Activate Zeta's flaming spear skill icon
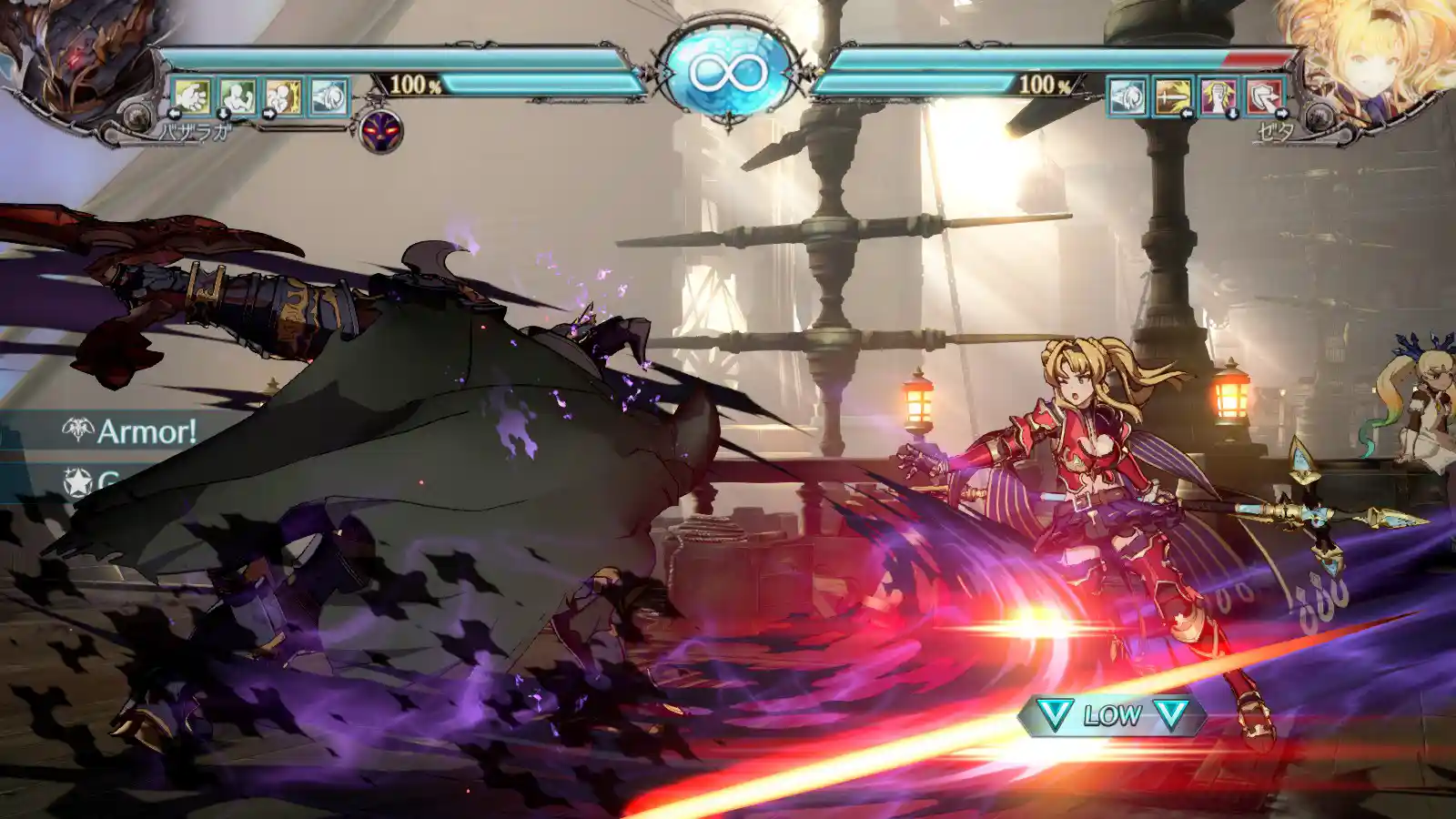Screen dimensions: 1456x819 [x=1172, y=96]
